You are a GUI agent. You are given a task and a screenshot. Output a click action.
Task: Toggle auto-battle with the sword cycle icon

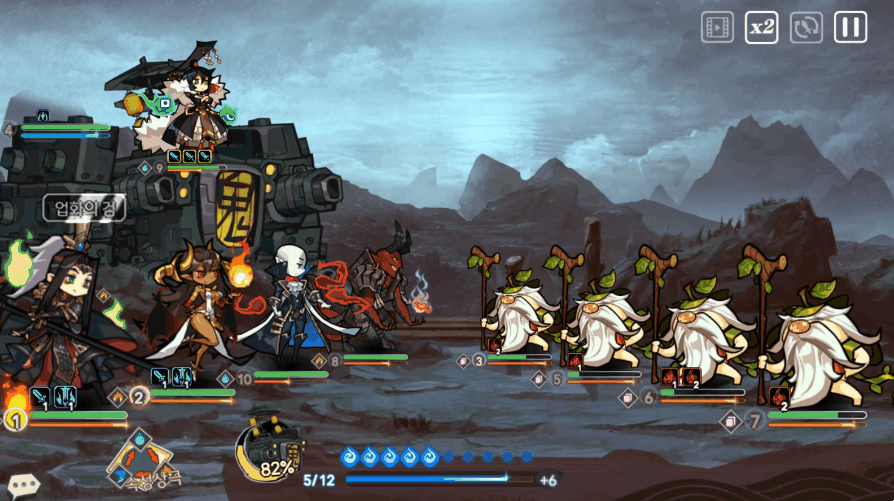click(806, 27)
